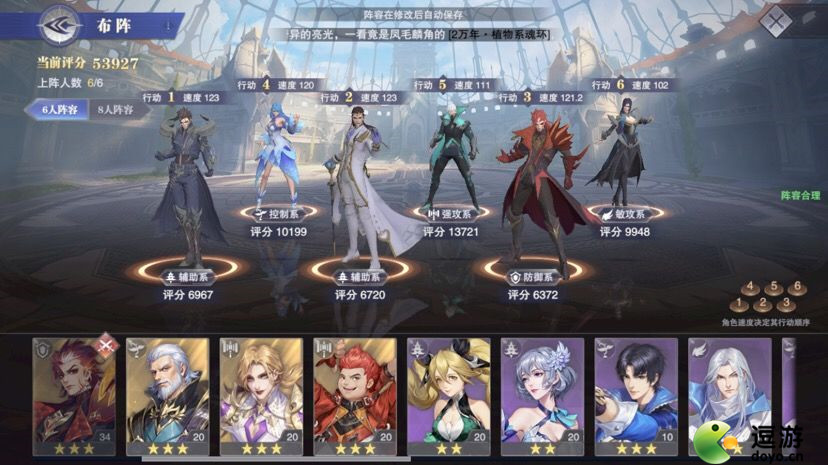Close the formation screen with the X

coord(776,21)
